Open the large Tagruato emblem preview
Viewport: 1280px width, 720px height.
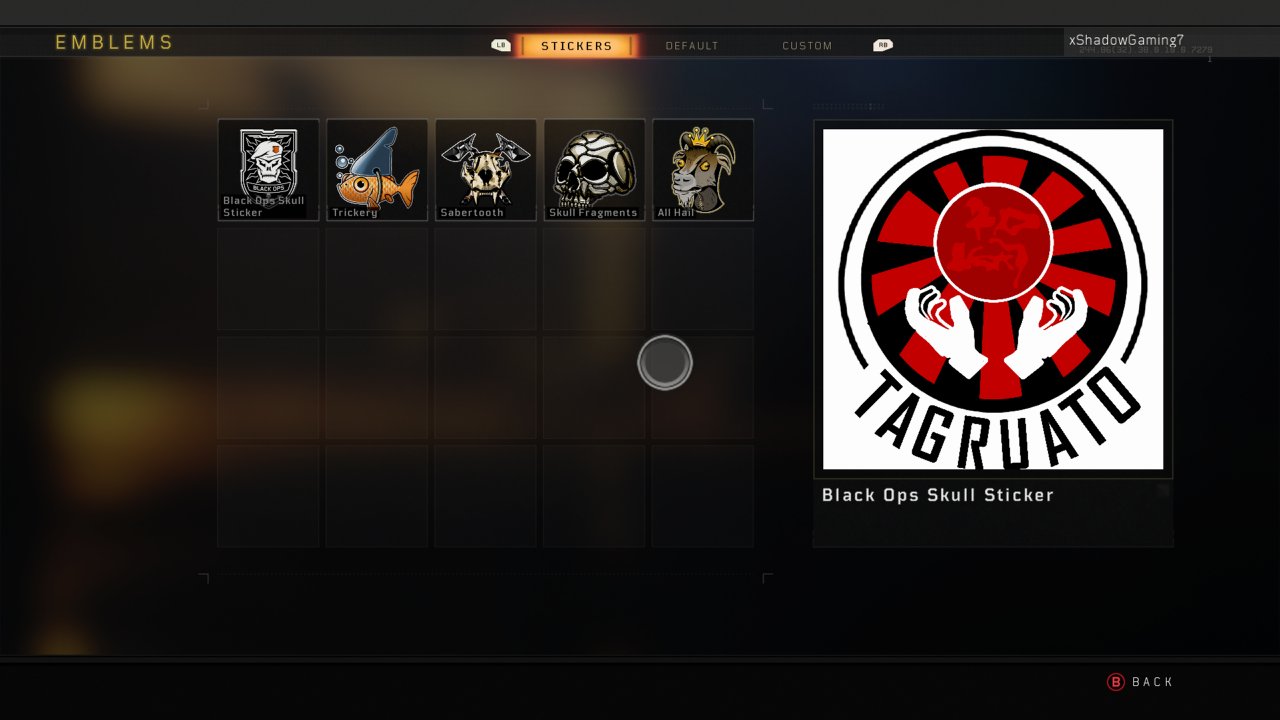point(992,297)
